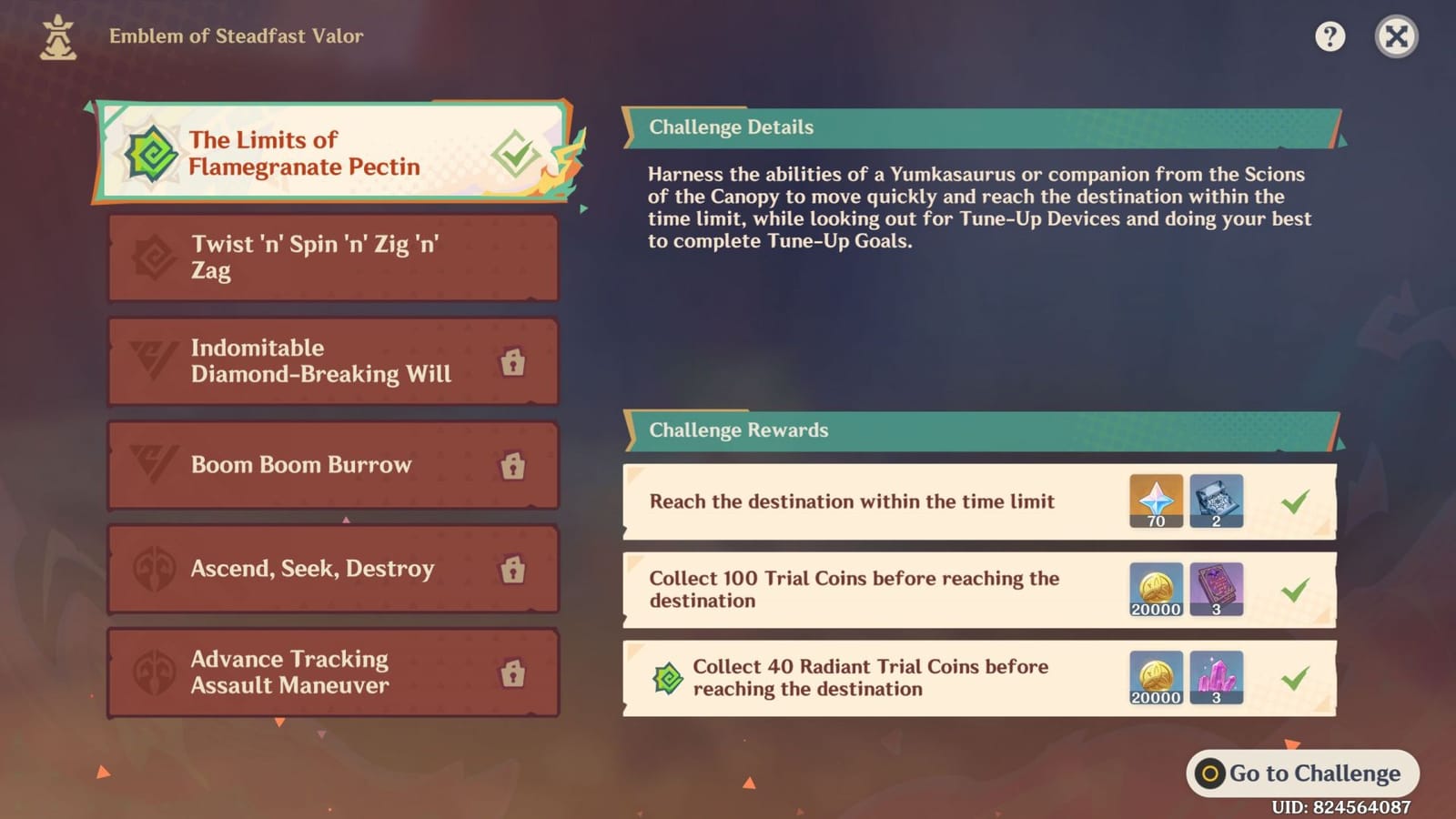The image size is (1456, 819).
Task: Select the purple Wit book reward icon
Action: click(x=1217, y=587)
